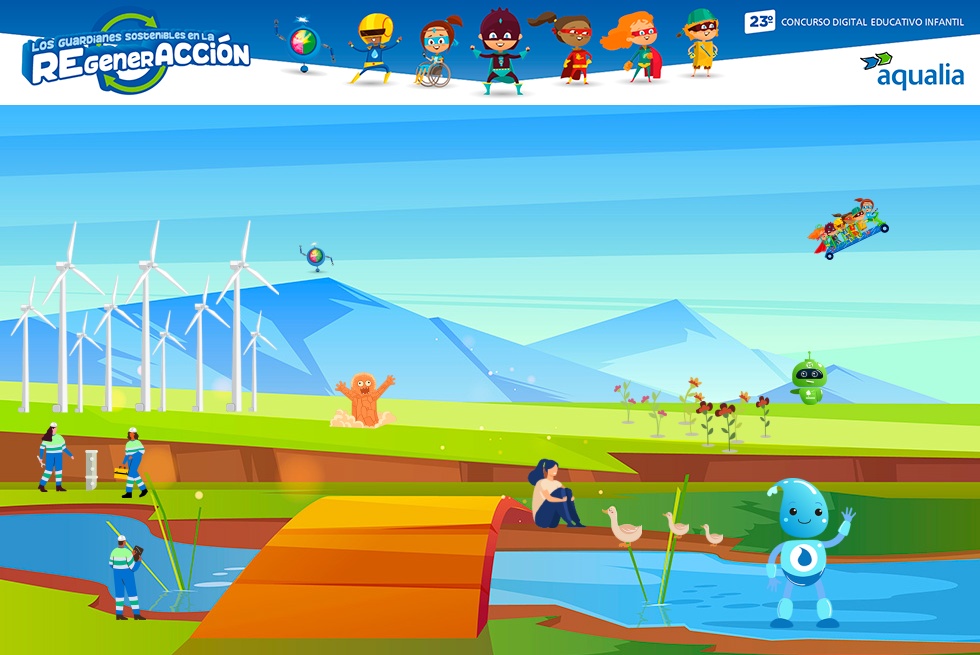Select the wheelchair hero in the header
The height and width of the screenshot is (655, 980).
(x=437, y=53)
